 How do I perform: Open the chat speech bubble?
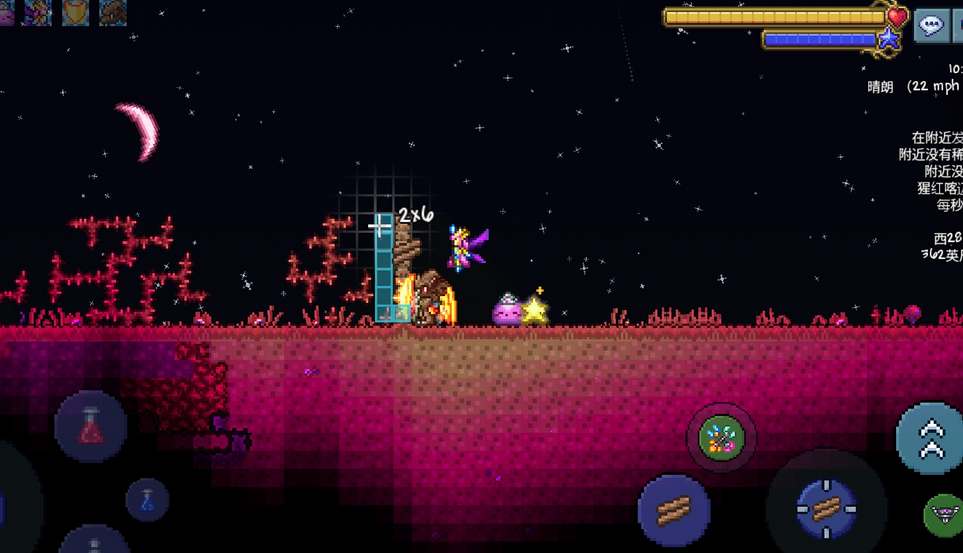pyautogui.click(x=931, y=26)
